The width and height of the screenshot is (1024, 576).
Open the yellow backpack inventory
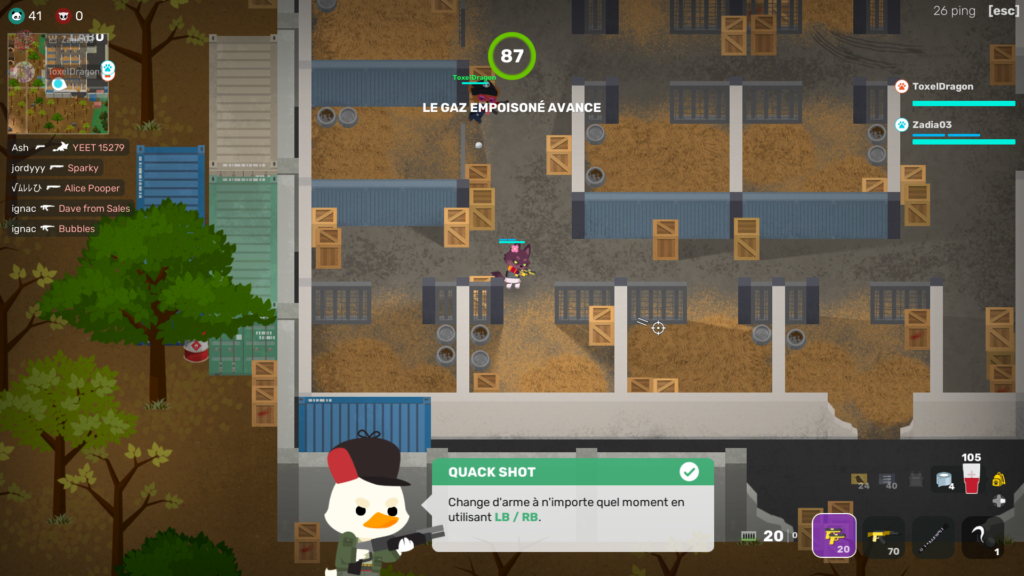998,481
